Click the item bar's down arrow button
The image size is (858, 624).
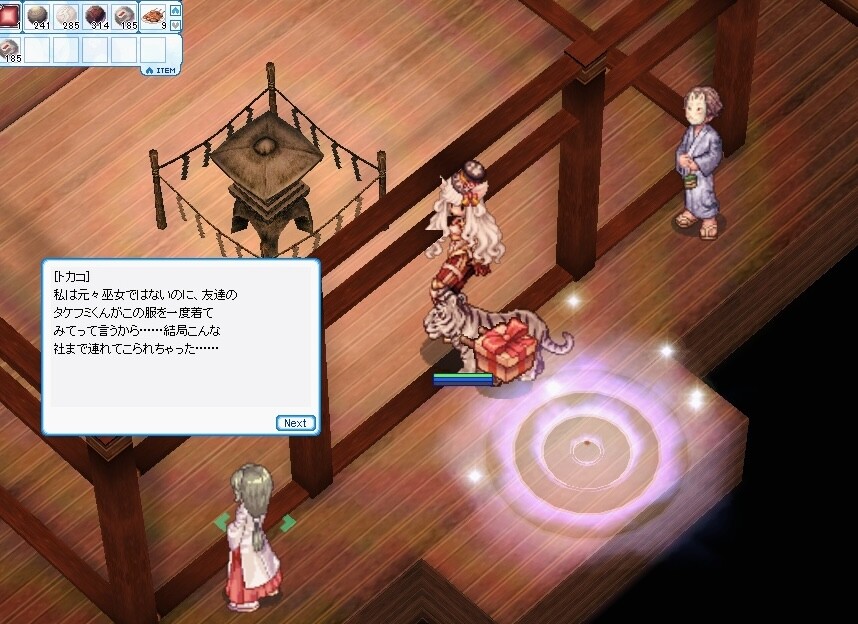pos(176,23)
